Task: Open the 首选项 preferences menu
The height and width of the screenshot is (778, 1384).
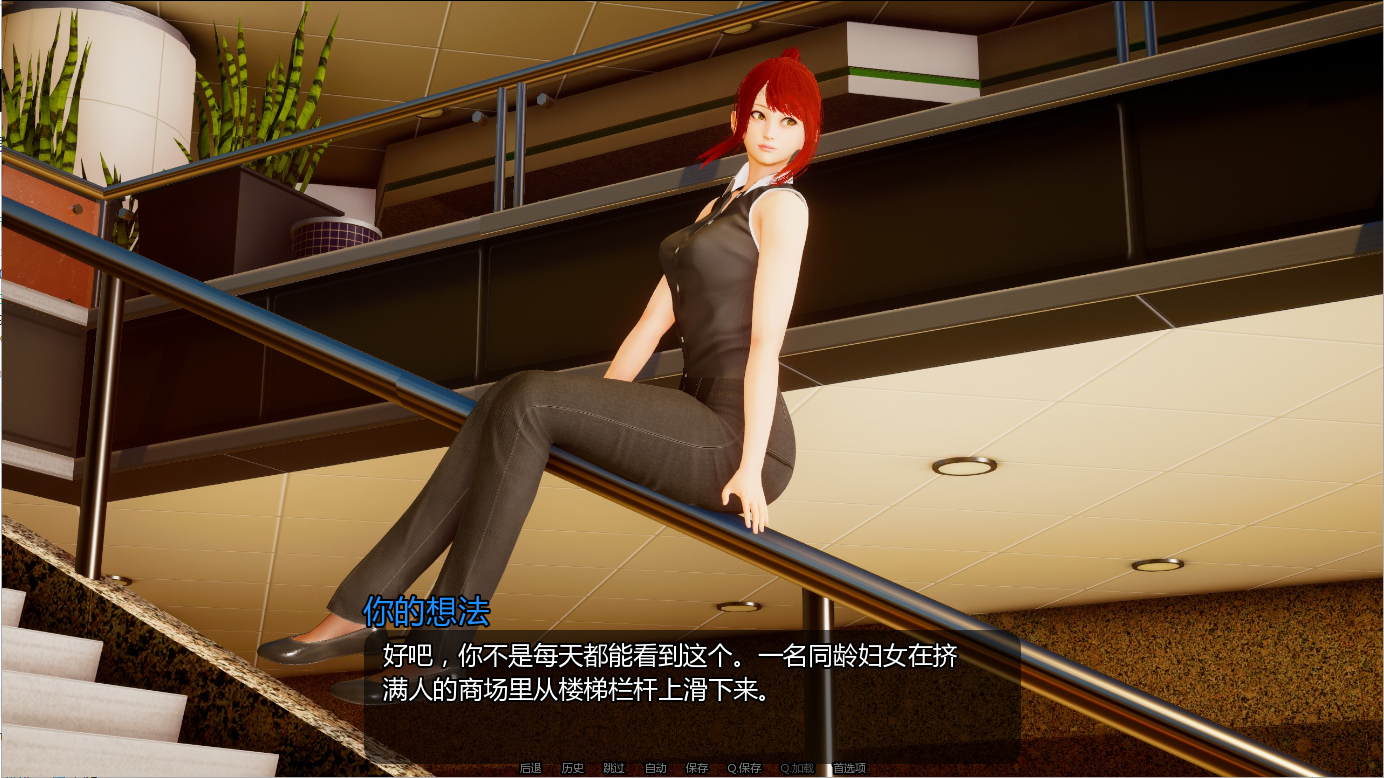Action: [847, 769]
